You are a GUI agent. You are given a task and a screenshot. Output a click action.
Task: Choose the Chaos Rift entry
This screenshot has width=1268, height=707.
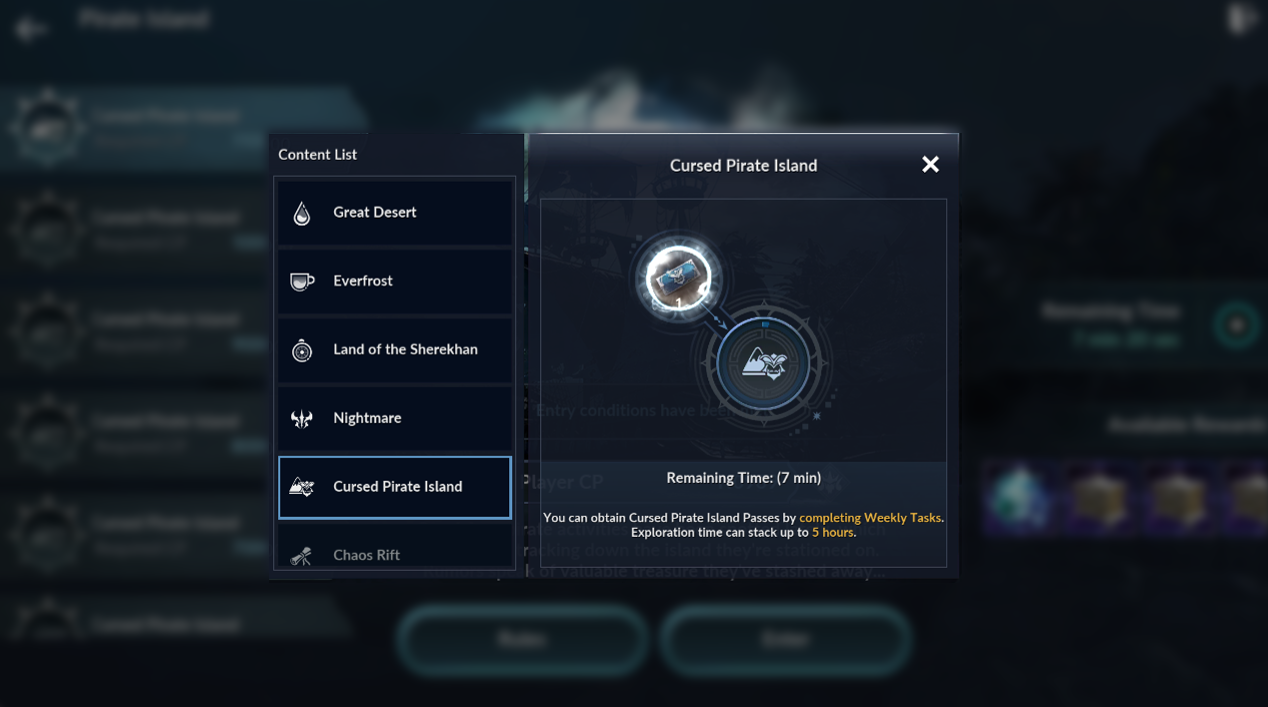coord(395,553)
